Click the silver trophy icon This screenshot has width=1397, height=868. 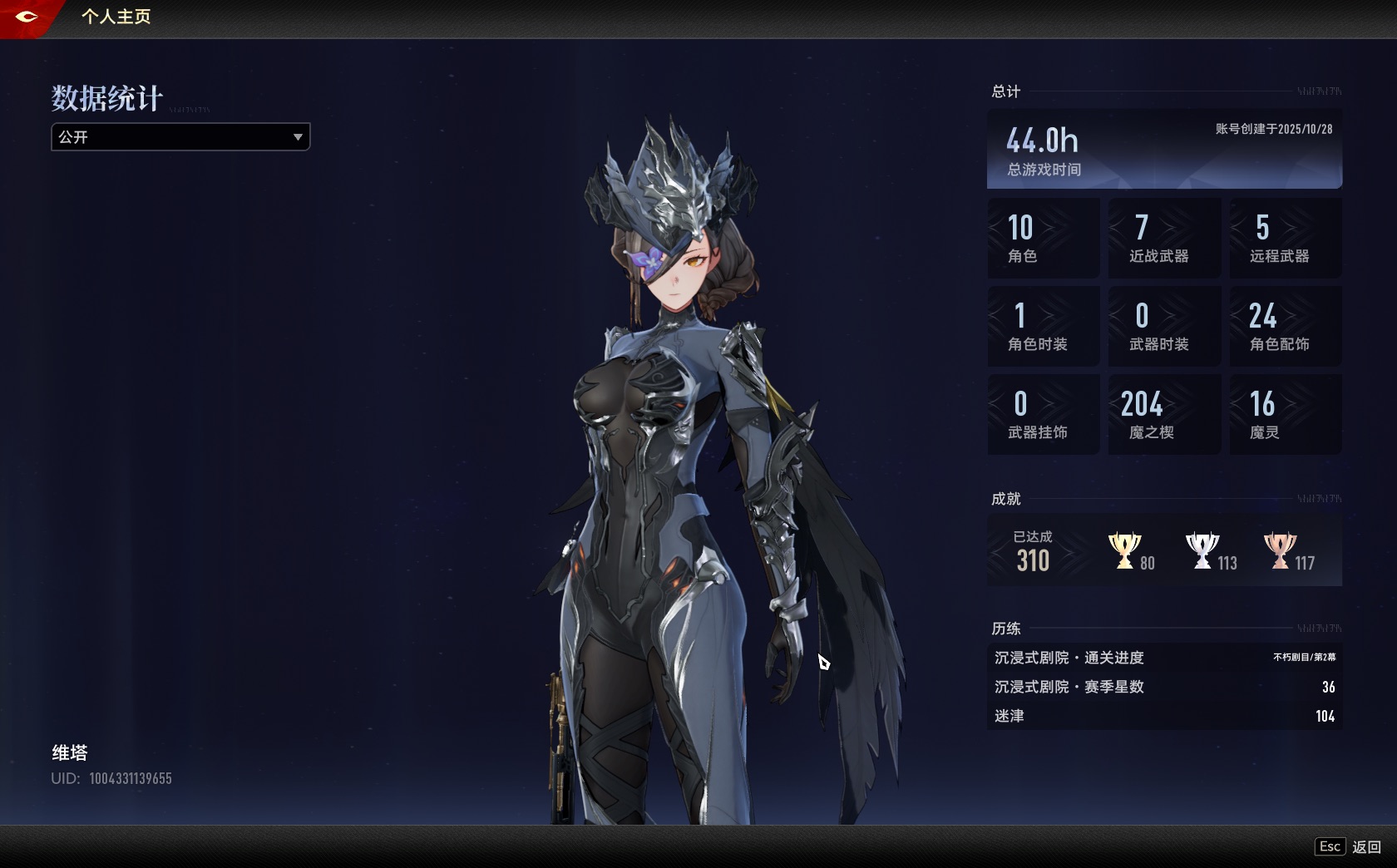pyautogui.click(x=1202, y=550)
